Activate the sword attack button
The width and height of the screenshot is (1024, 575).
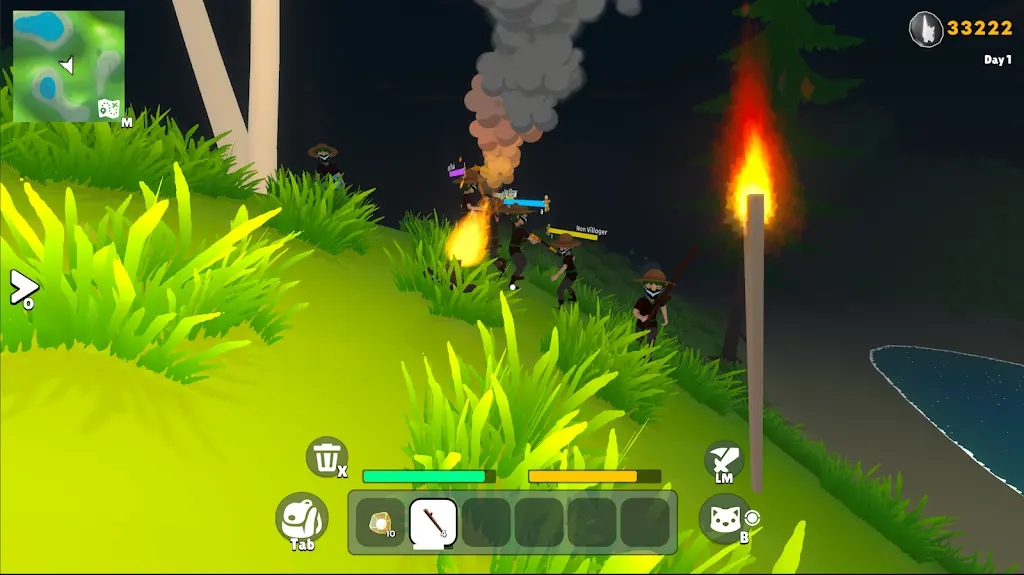pyautogui.click(x=723, y=460)
